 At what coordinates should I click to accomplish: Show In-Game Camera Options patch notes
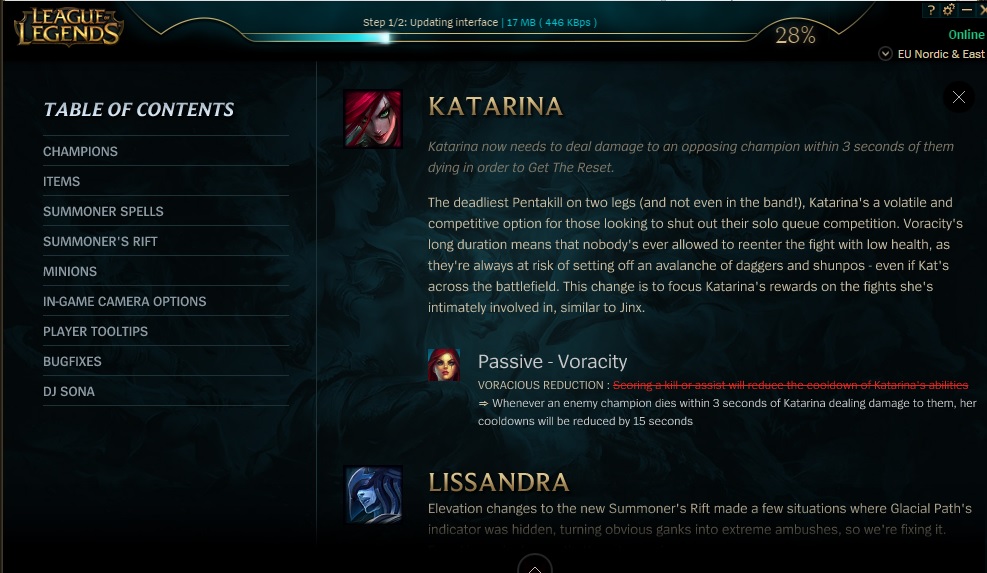(x=124, y=301)
